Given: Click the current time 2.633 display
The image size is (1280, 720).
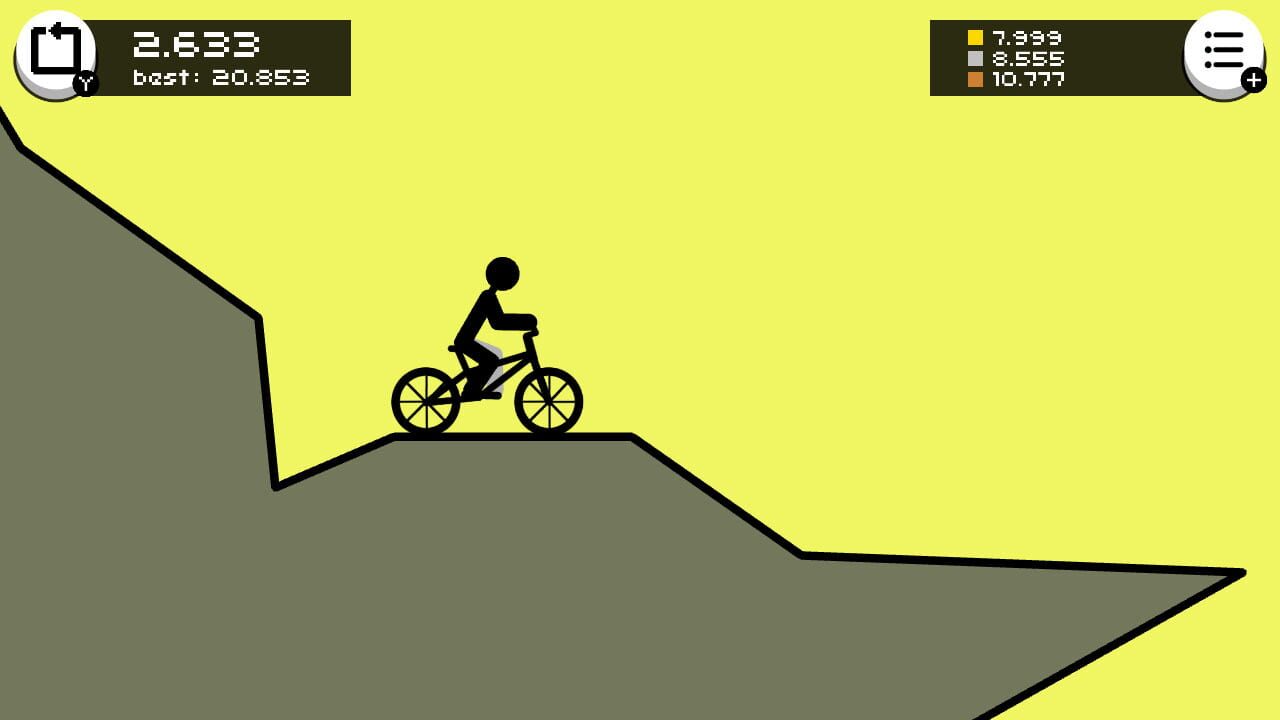Looking at the screenshot, I should (196, 42).
